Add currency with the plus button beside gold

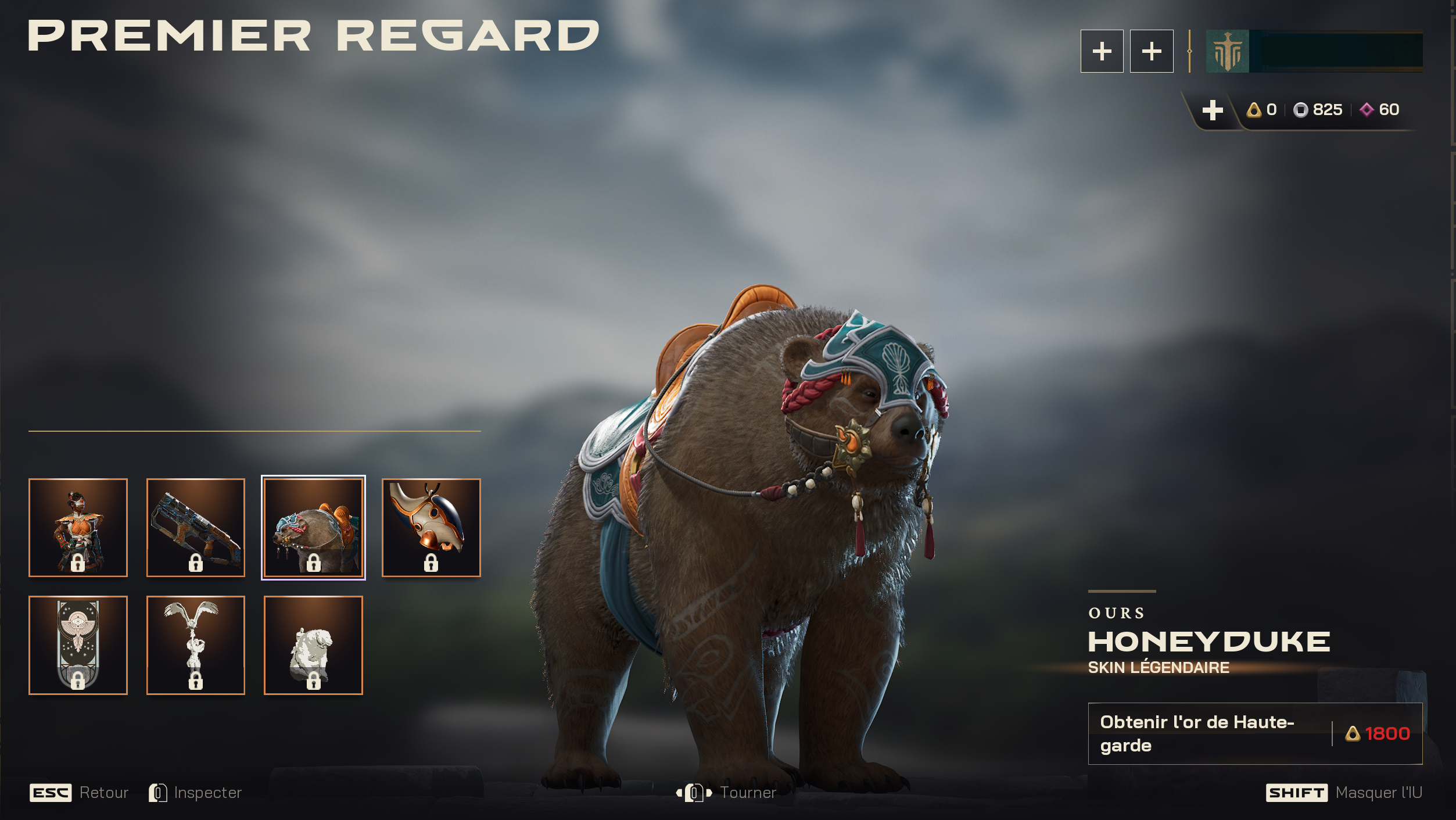coord(1212,110)
